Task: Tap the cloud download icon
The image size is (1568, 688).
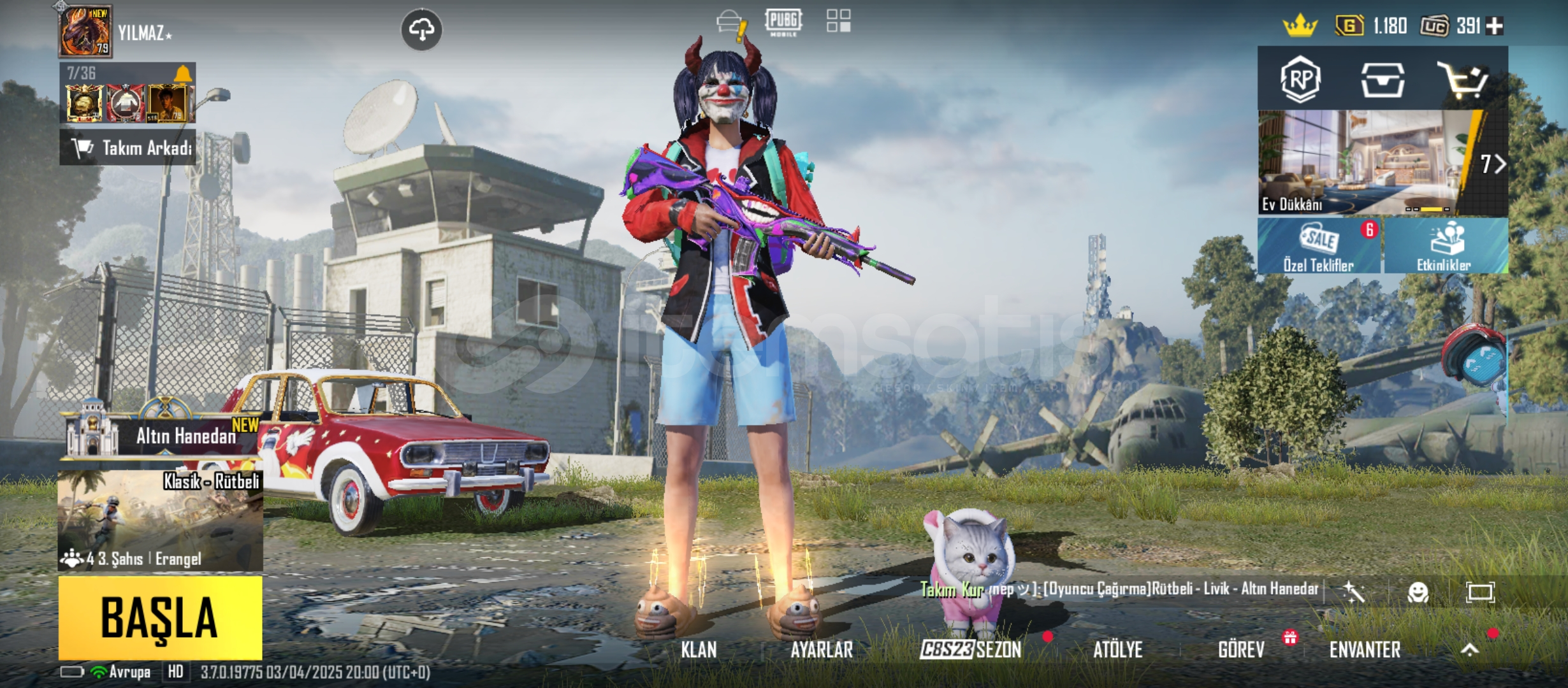Action: tap(421, 29)
